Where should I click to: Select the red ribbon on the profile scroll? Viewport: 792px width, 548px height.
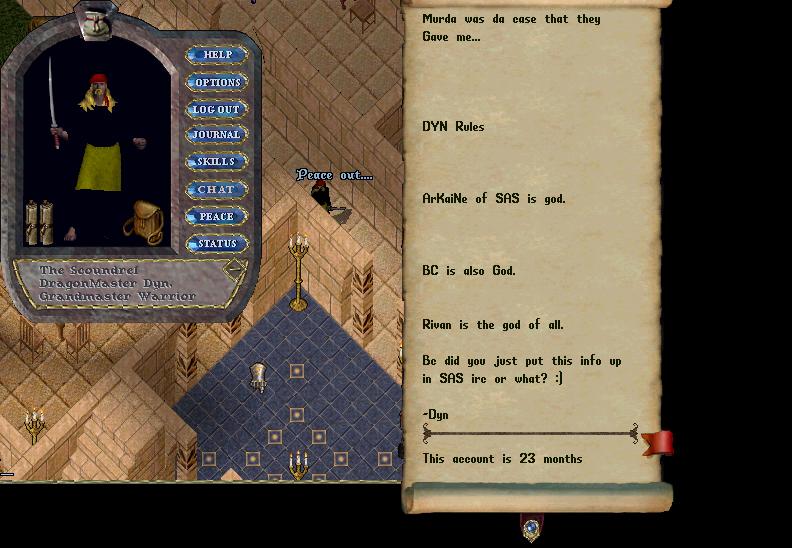659,442
